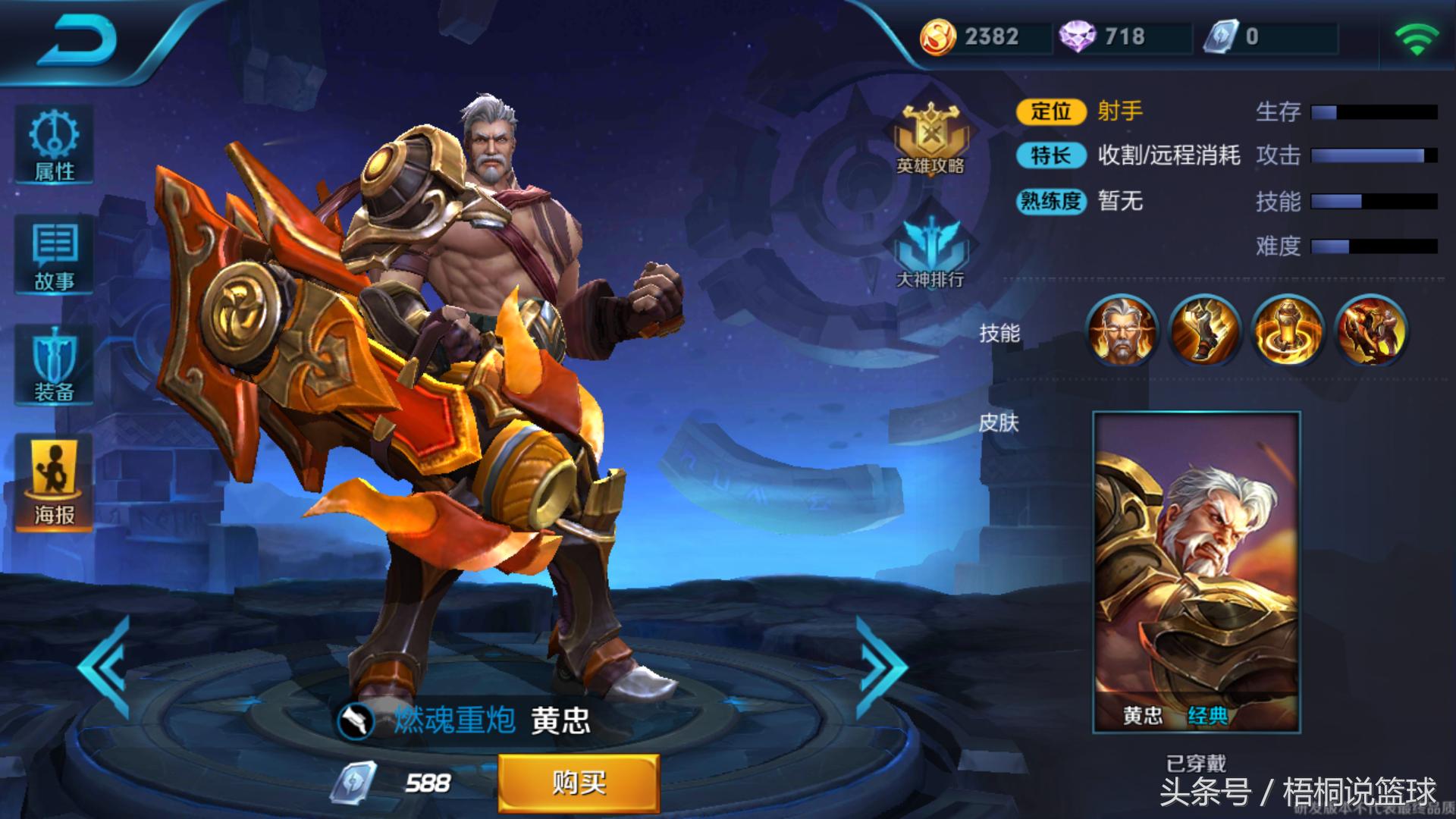The height and width of the screenshot is (819, 1456).
Task: Open the 属性 attributes tab
Action: pyautogui.click(x=54, y=146)
